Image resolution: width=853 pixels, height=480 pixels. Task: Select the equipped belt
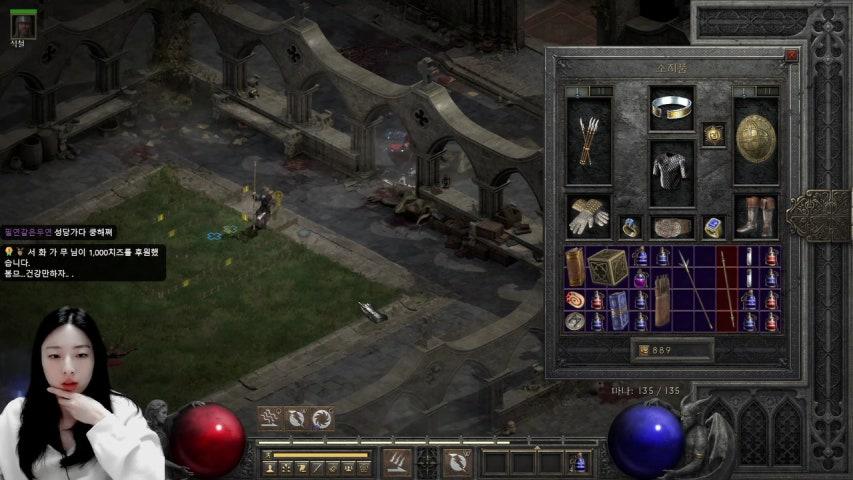coord(672,227)
